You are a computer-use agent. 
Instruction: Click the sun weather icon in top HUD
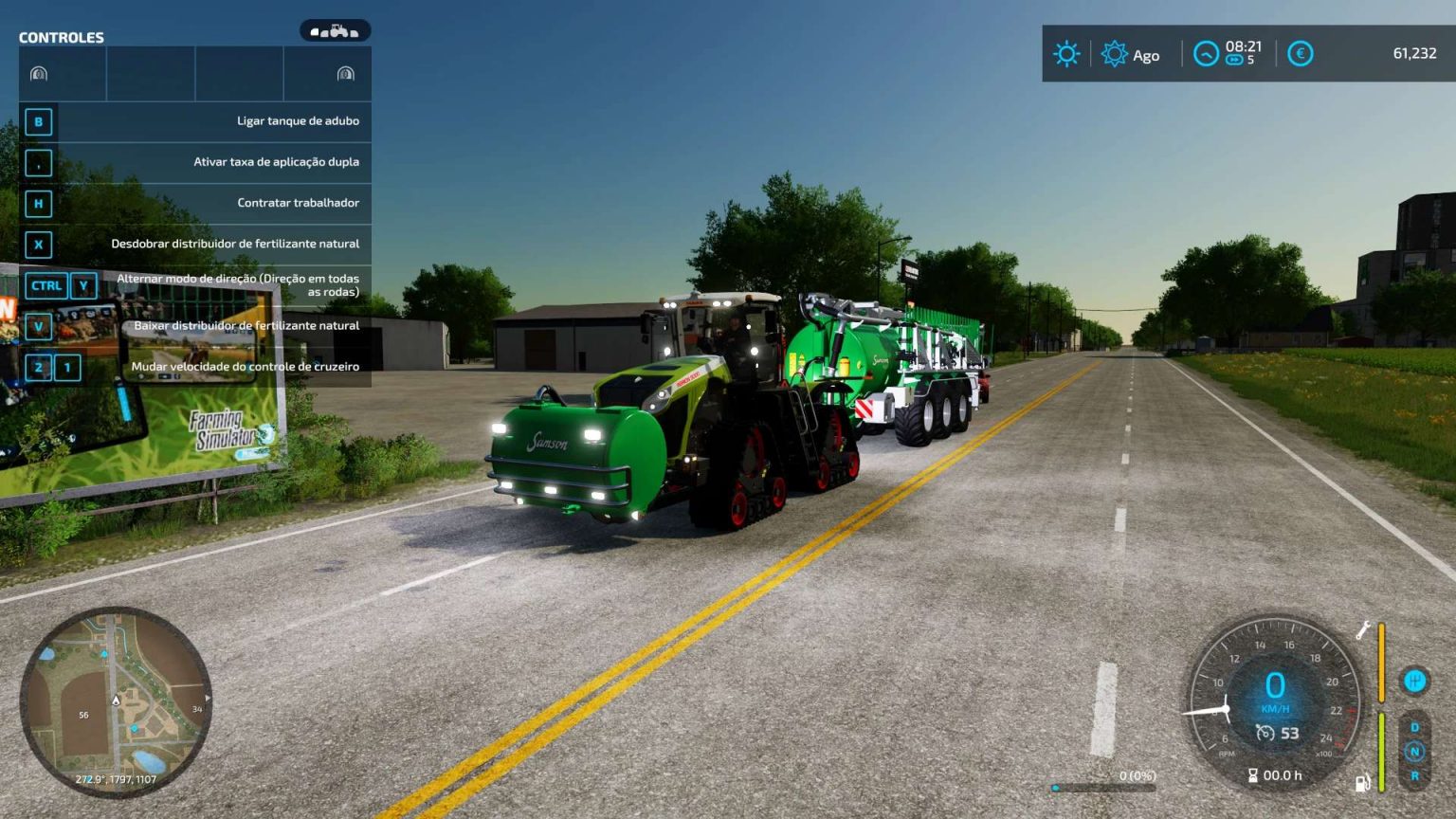click(1065, 54)
